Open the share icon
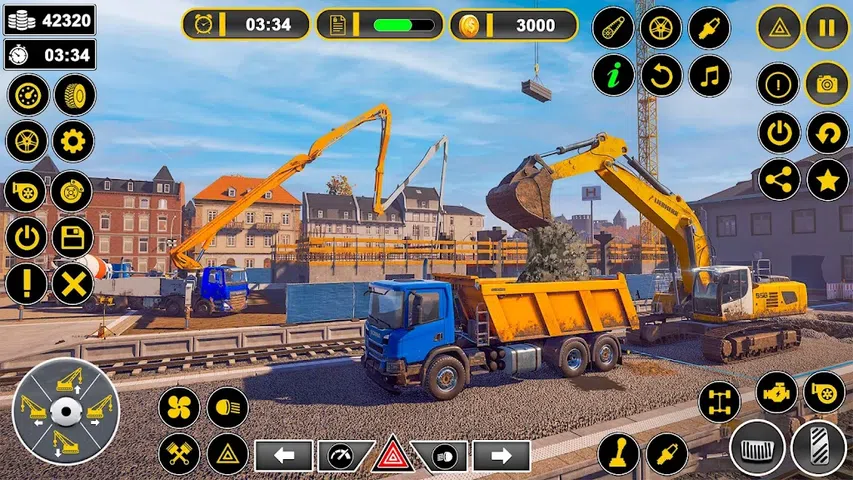This screenshot has width=853, height=480. tap(779, 180)
